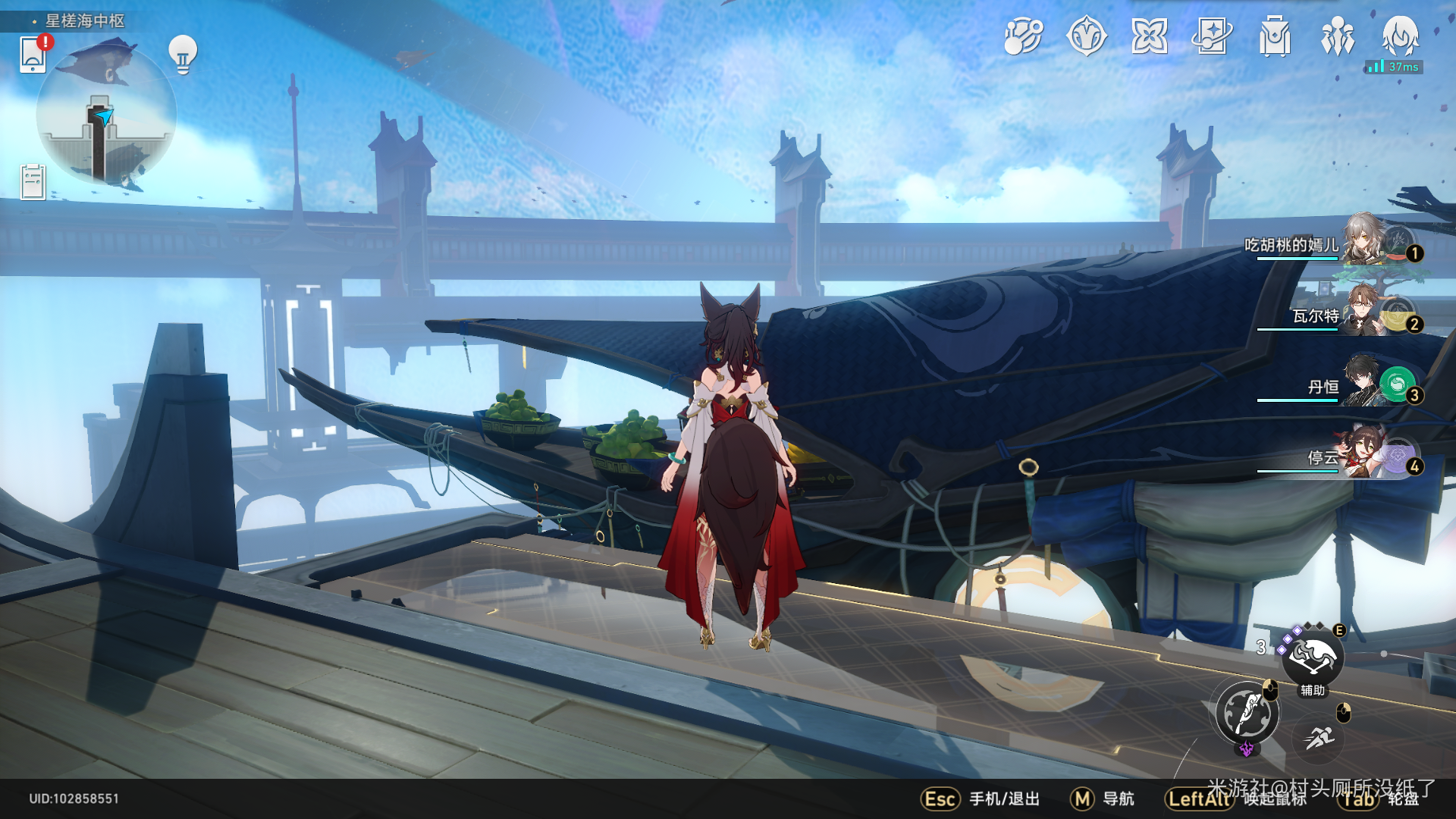This screenshot has height=819, width=1456.
Task: Click the light bulb hint icon
Action: pos(183,54)
